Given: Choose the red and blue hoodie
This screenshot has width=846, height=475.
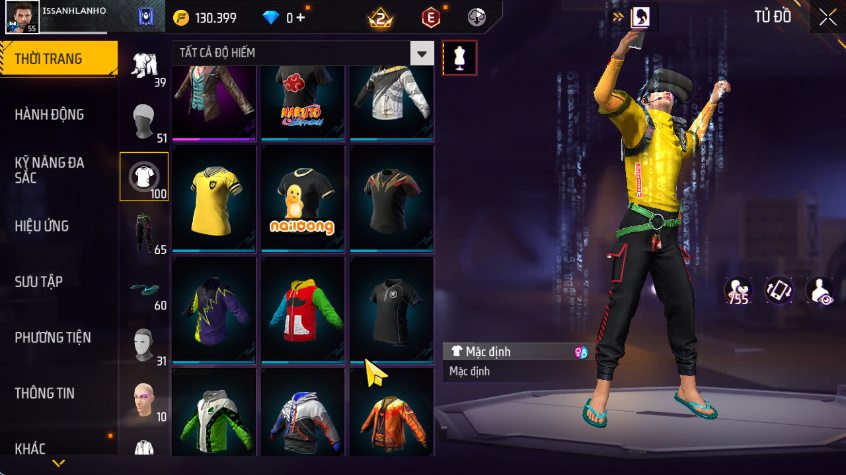Looking at the screenshot, I should tap(302, 308).
